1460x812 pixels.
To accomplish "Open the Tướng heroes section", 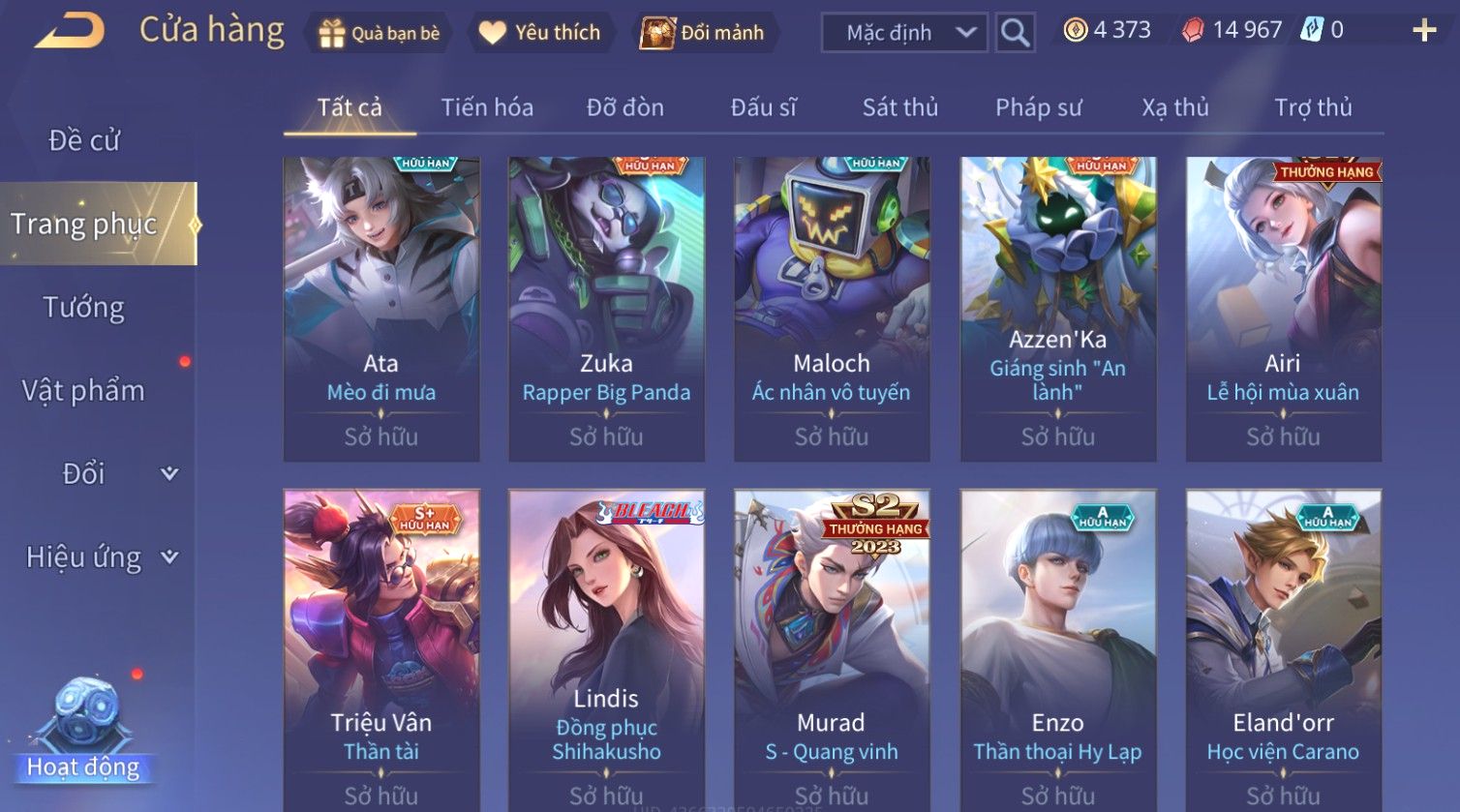I will click(84, 308).
